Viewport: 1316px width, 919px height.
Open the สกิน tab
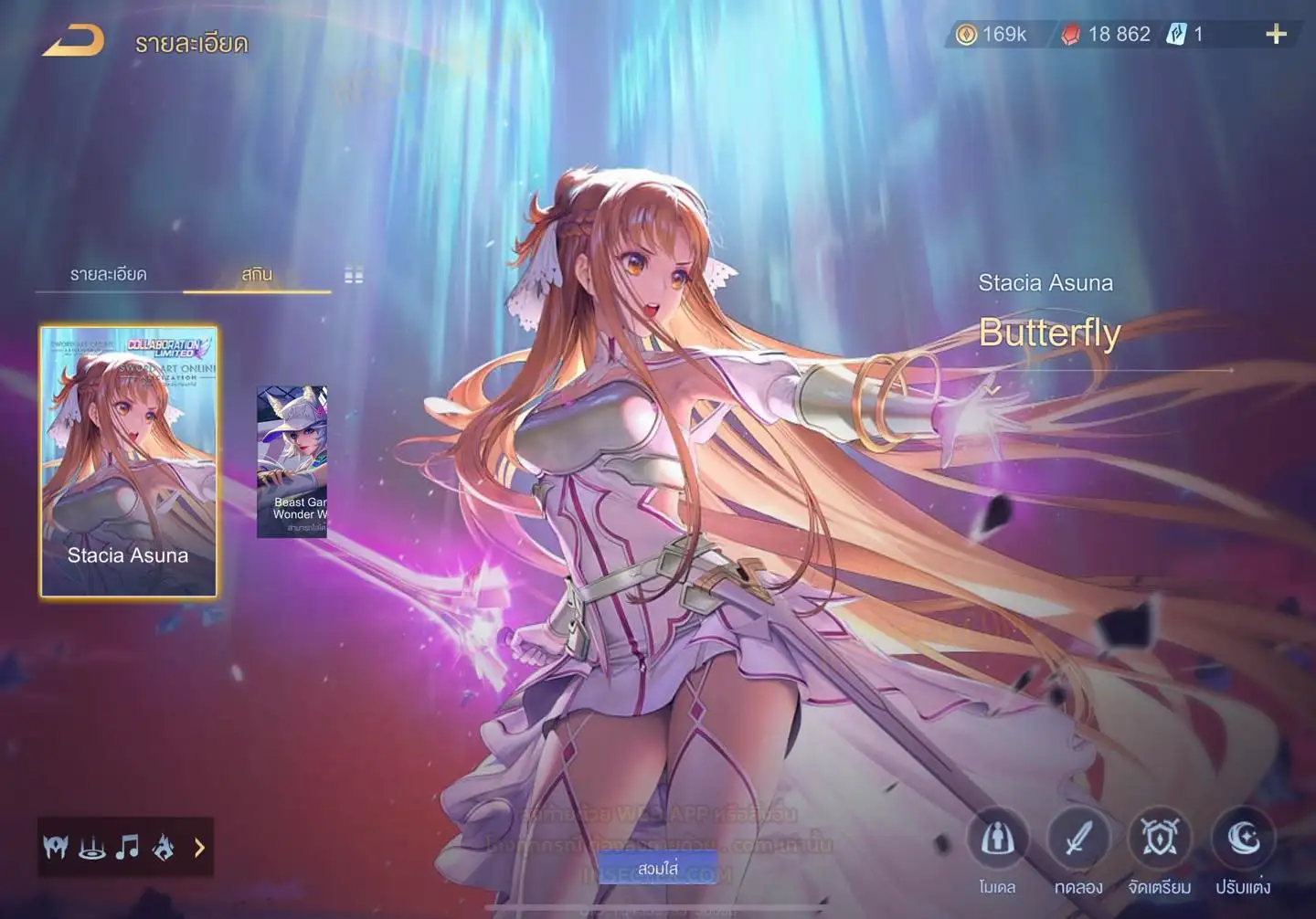point(257,274)
